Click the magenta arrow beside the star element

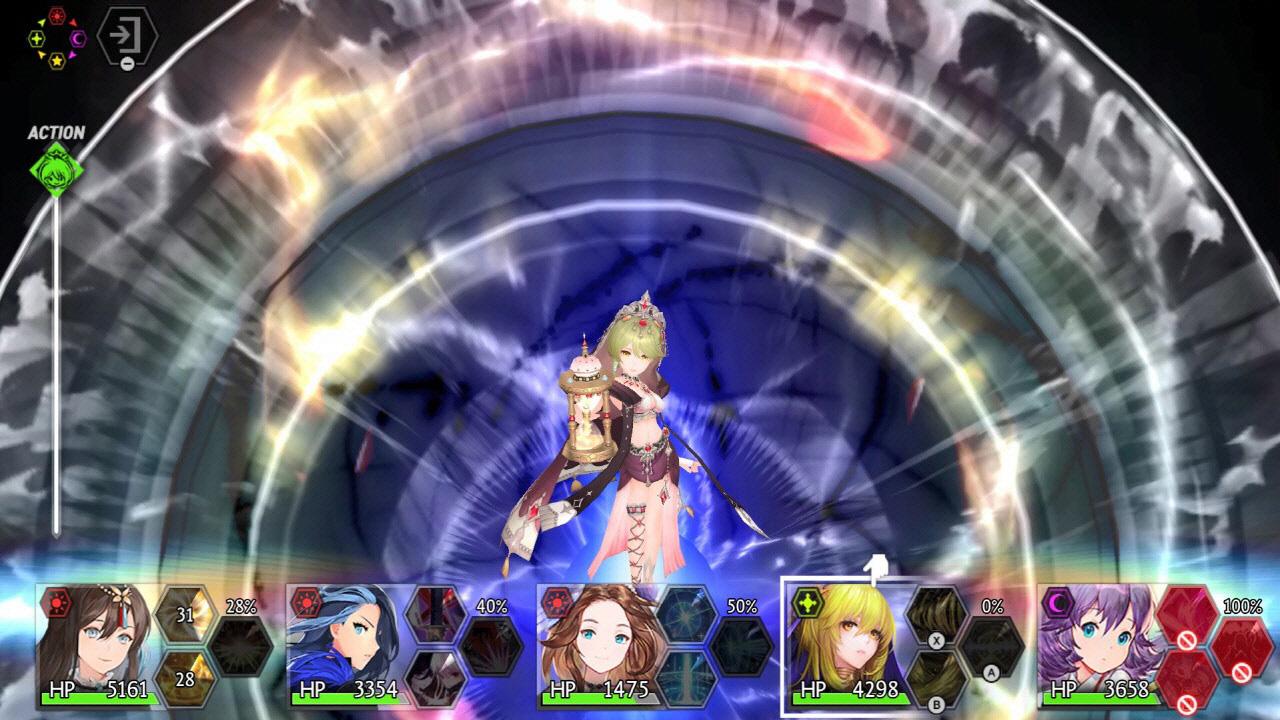[x=71, y=55]
